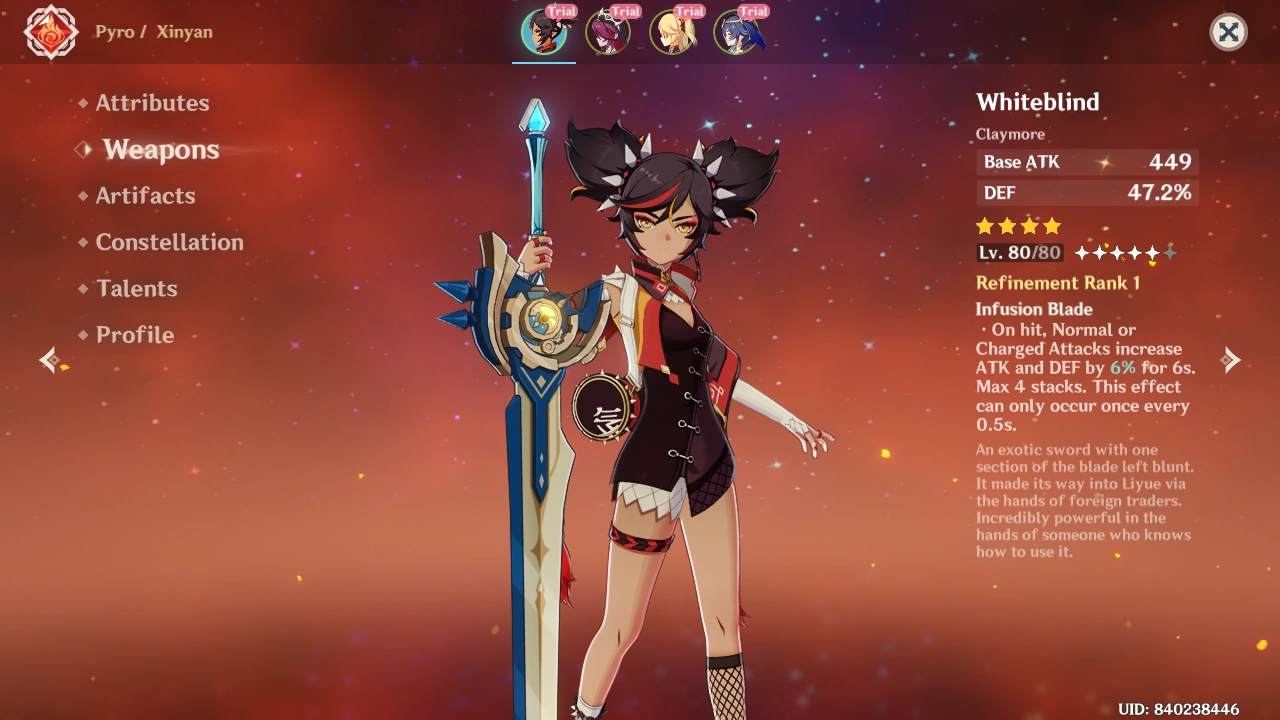Screen dimensions: 1280x720
Task: Open the Constellation section
Action: [168, 242]
